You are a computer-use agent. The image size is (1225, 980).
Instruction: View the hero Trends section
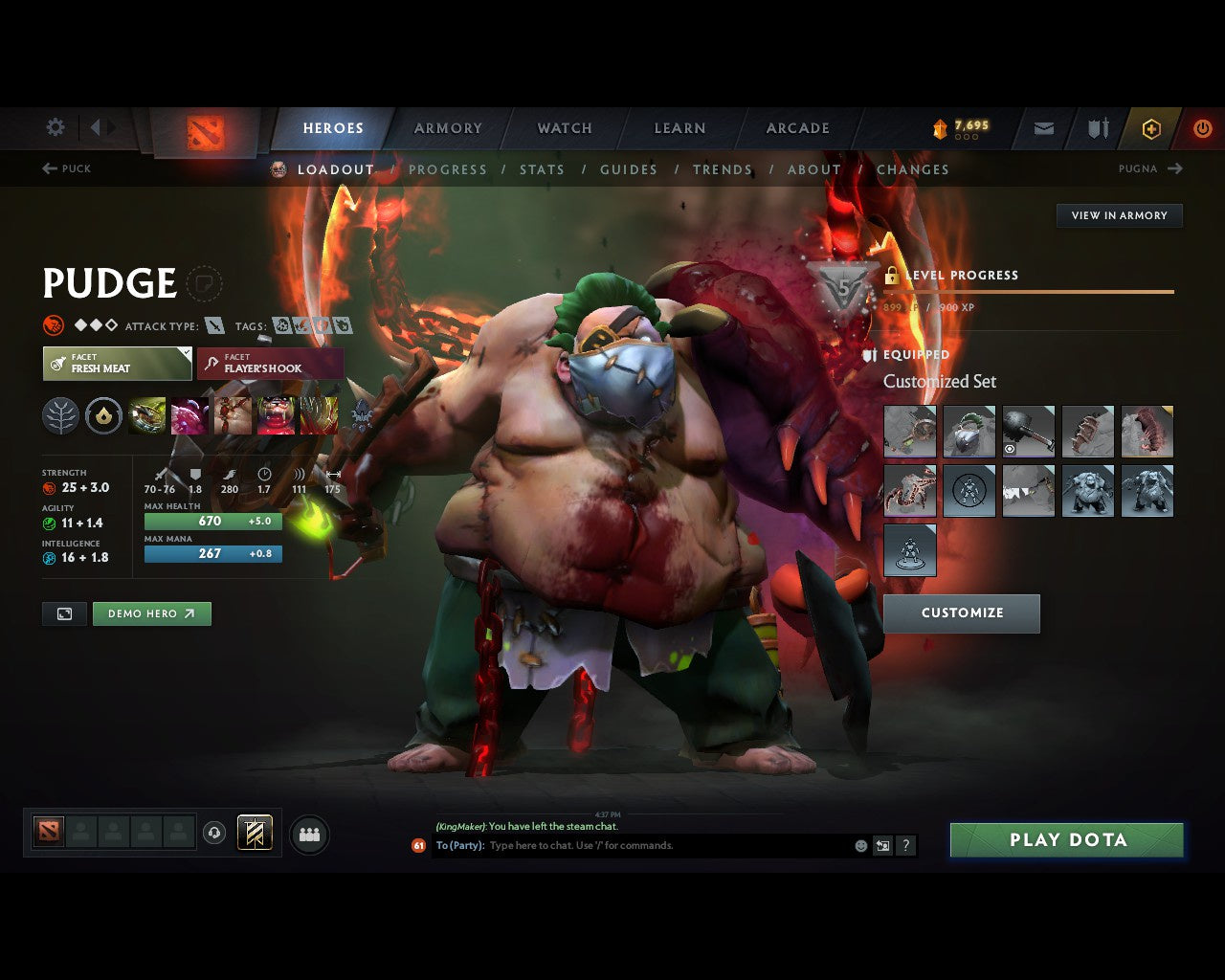(x=723, y=169)
